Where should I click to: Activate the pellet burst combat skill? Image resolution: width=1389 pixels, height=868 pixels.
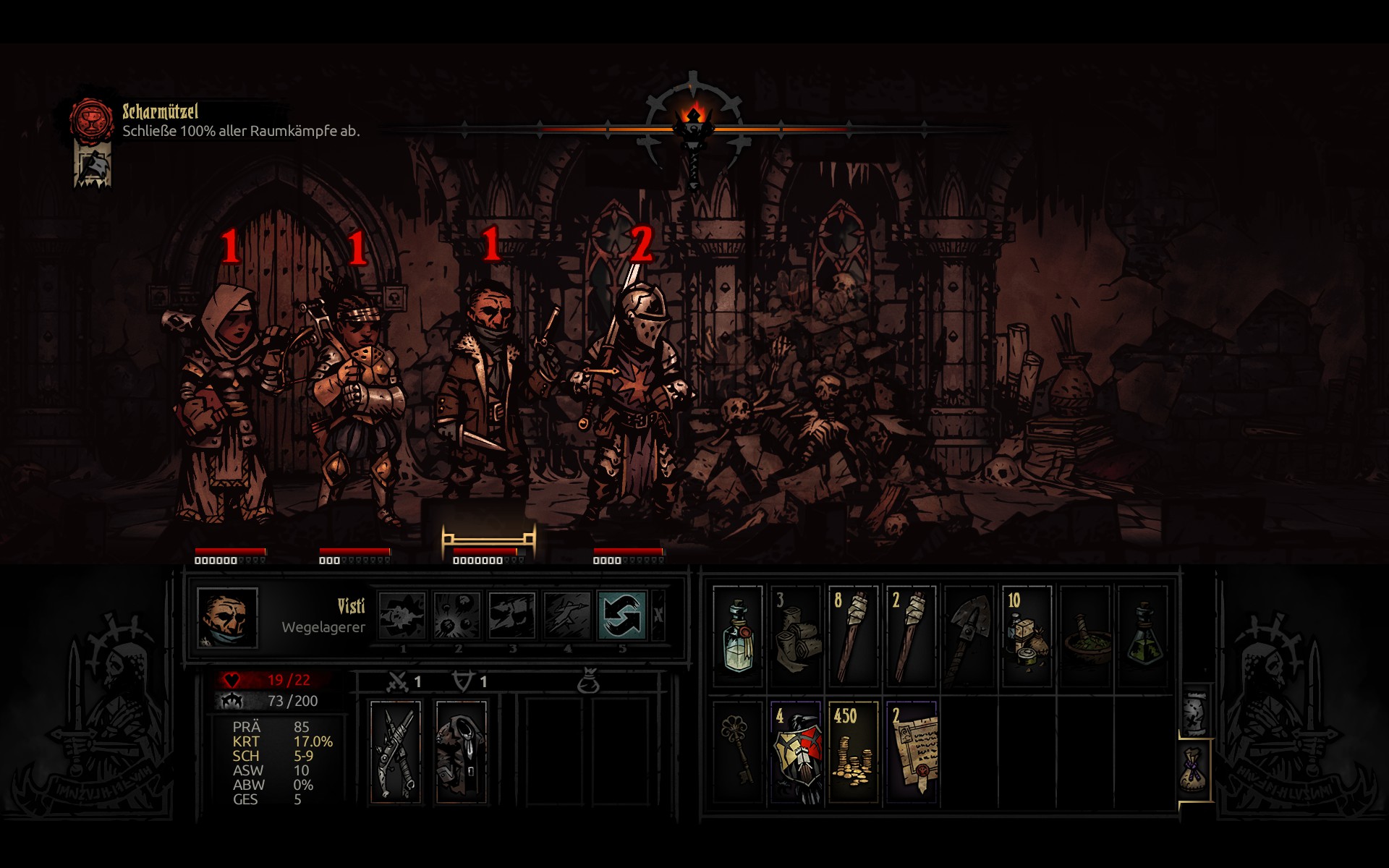pyautogui.click(x=457, y=616)
